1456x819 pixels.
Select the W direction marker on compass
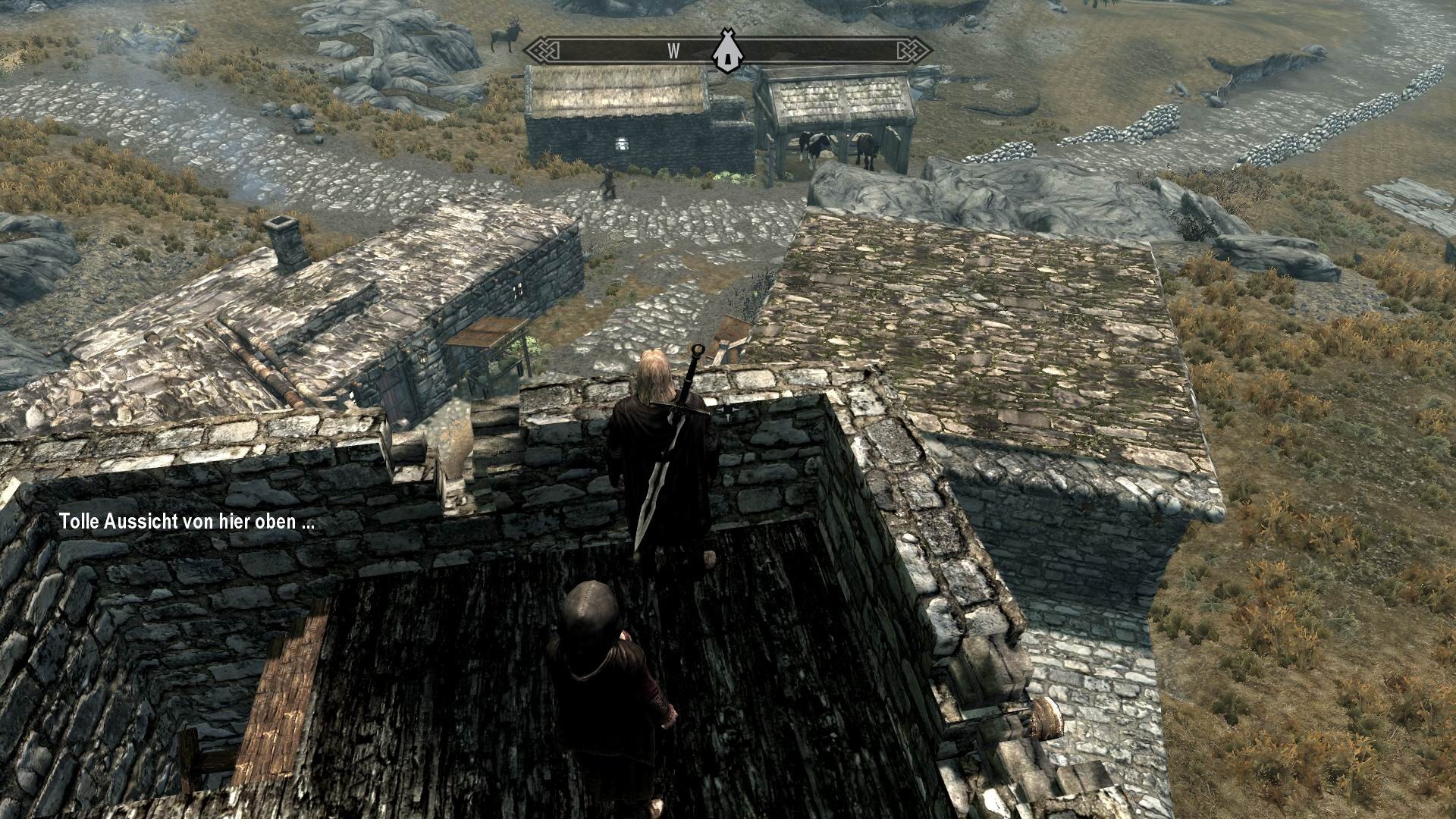click(x=672, y=49)
